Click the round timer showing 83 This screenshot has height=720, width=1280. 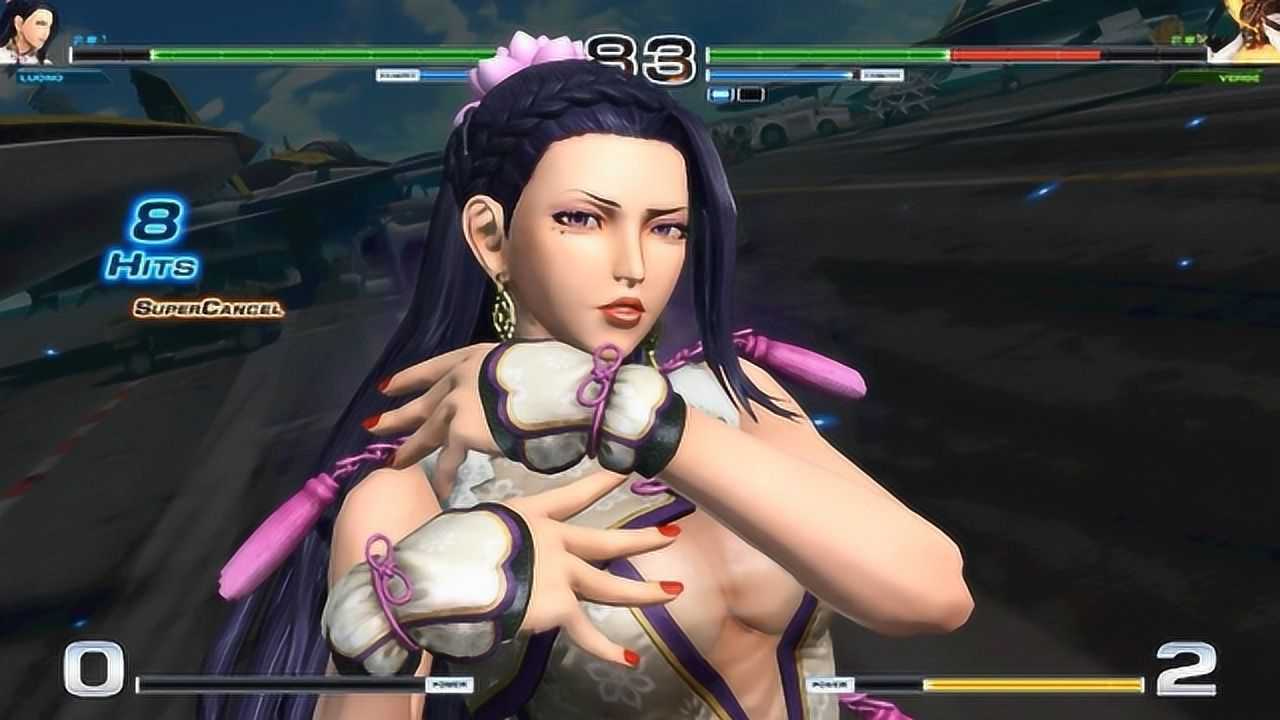pos(640,57)
